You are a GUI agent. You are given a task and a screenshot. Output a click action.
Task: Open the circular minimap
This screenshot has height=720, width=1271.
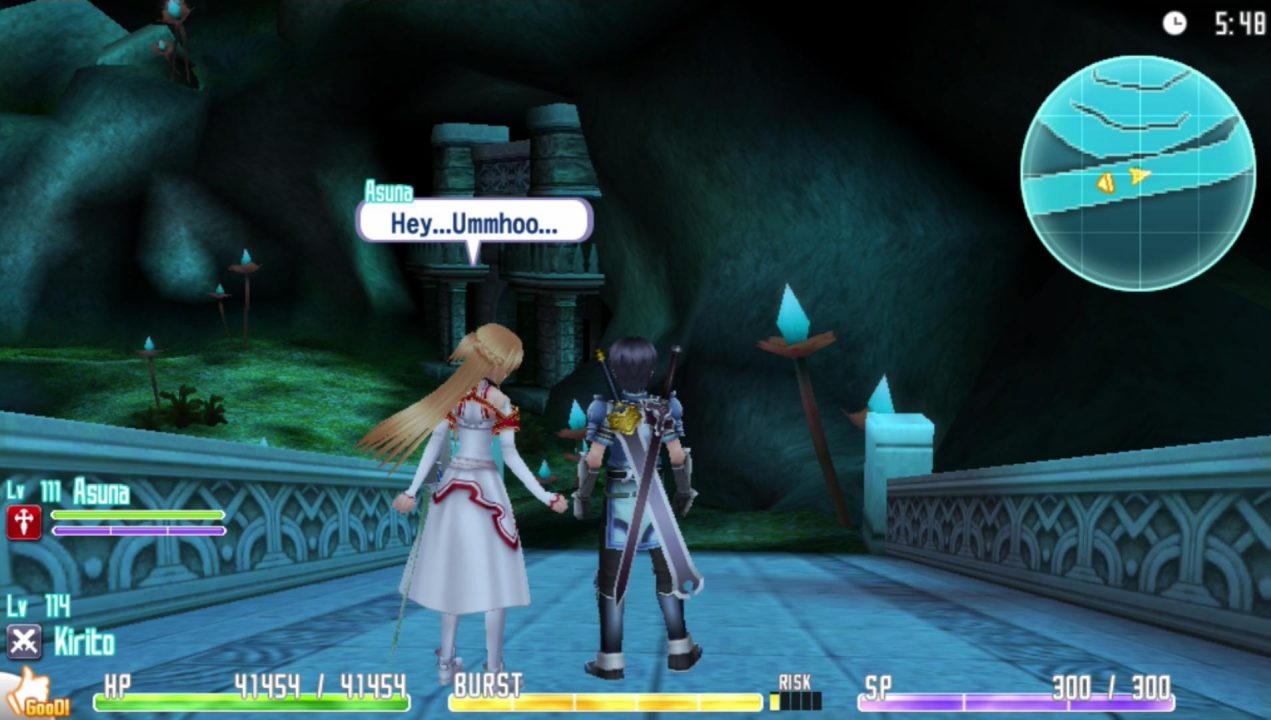coord(1137,173)
